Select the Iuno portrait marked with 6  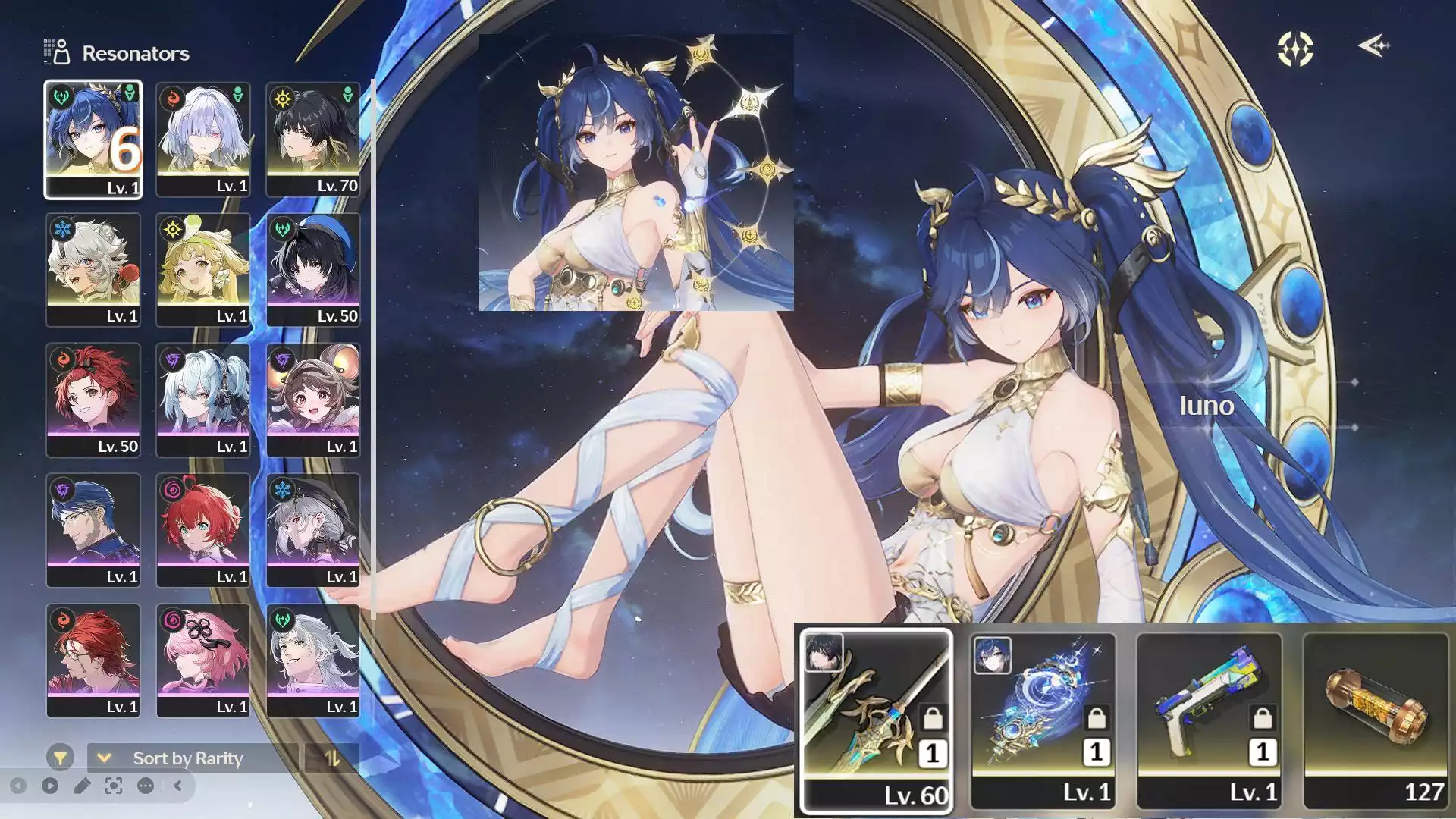(93, 140)
